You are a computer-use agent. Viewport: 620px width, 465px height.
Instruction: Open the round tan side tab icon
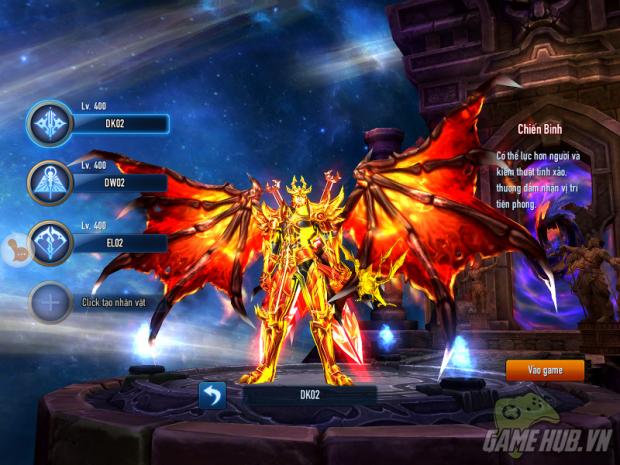[x=14, y=249]
